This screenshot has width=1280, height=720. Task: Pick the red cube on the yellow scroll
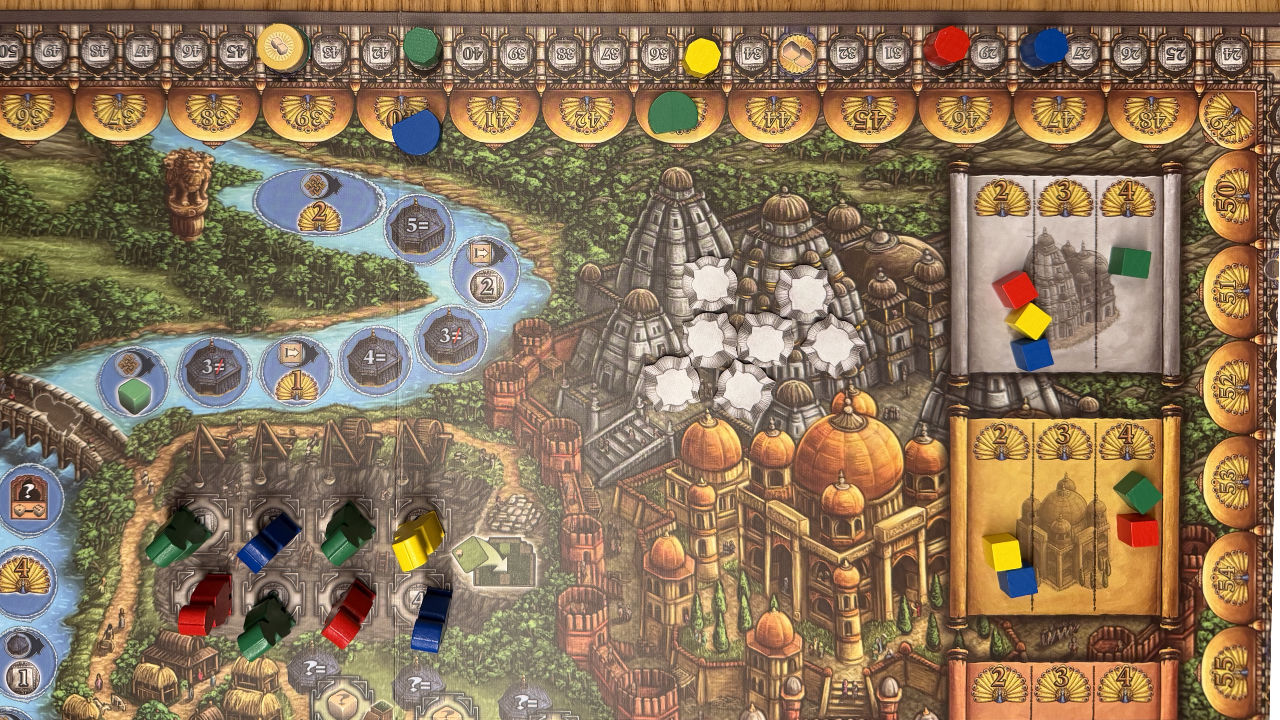coord(1137,529)
